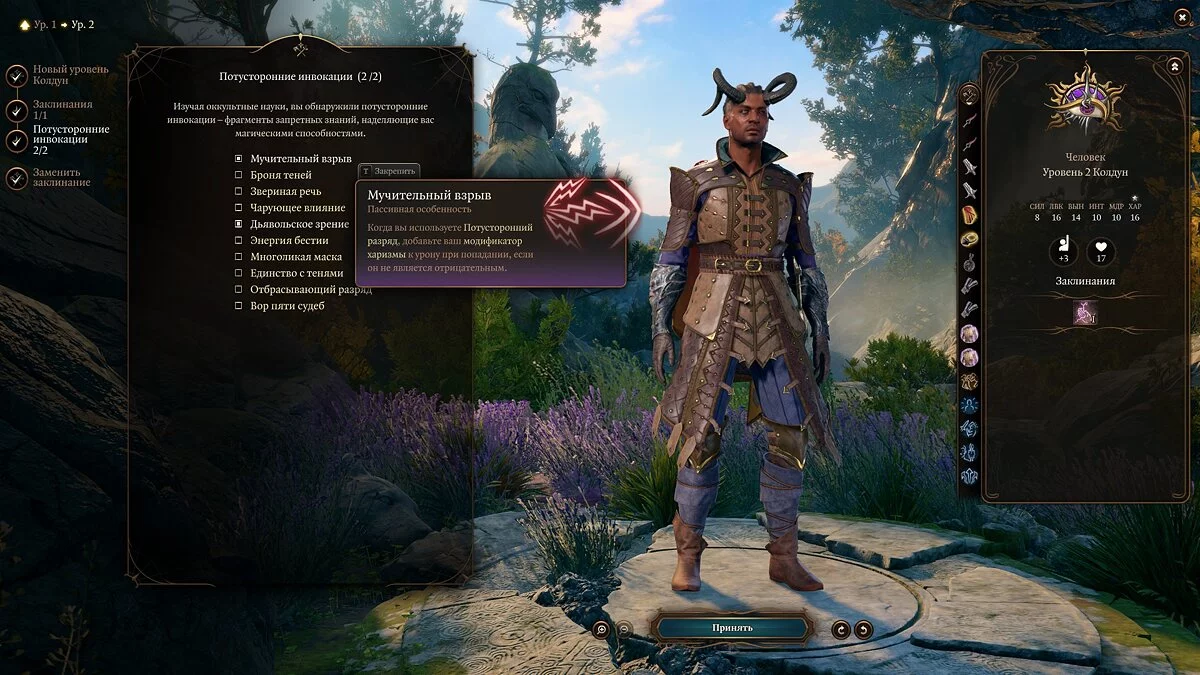Select the Броня теней invocation

pos(239,175)
